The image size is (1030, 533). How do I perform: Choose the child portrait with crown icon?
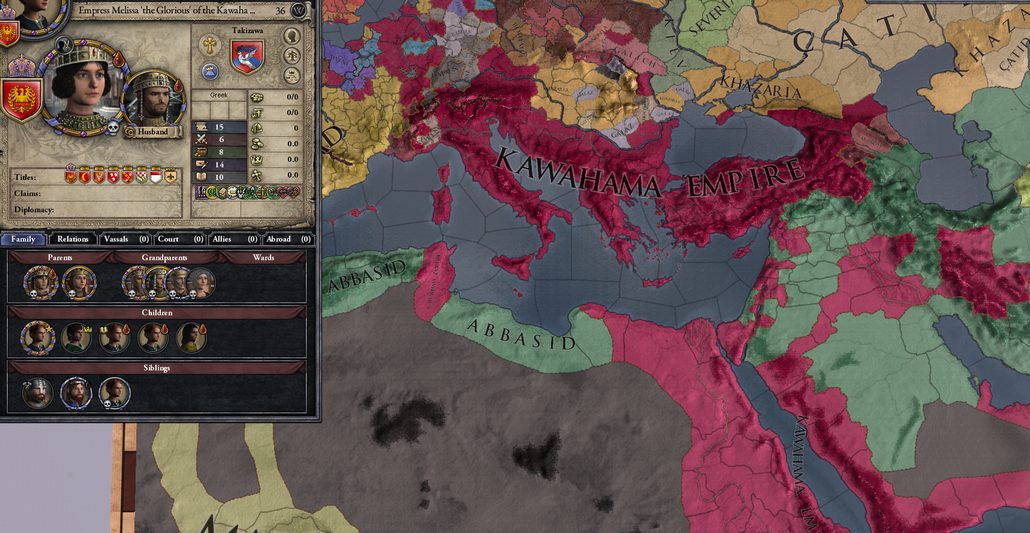(x=76, y=337)
